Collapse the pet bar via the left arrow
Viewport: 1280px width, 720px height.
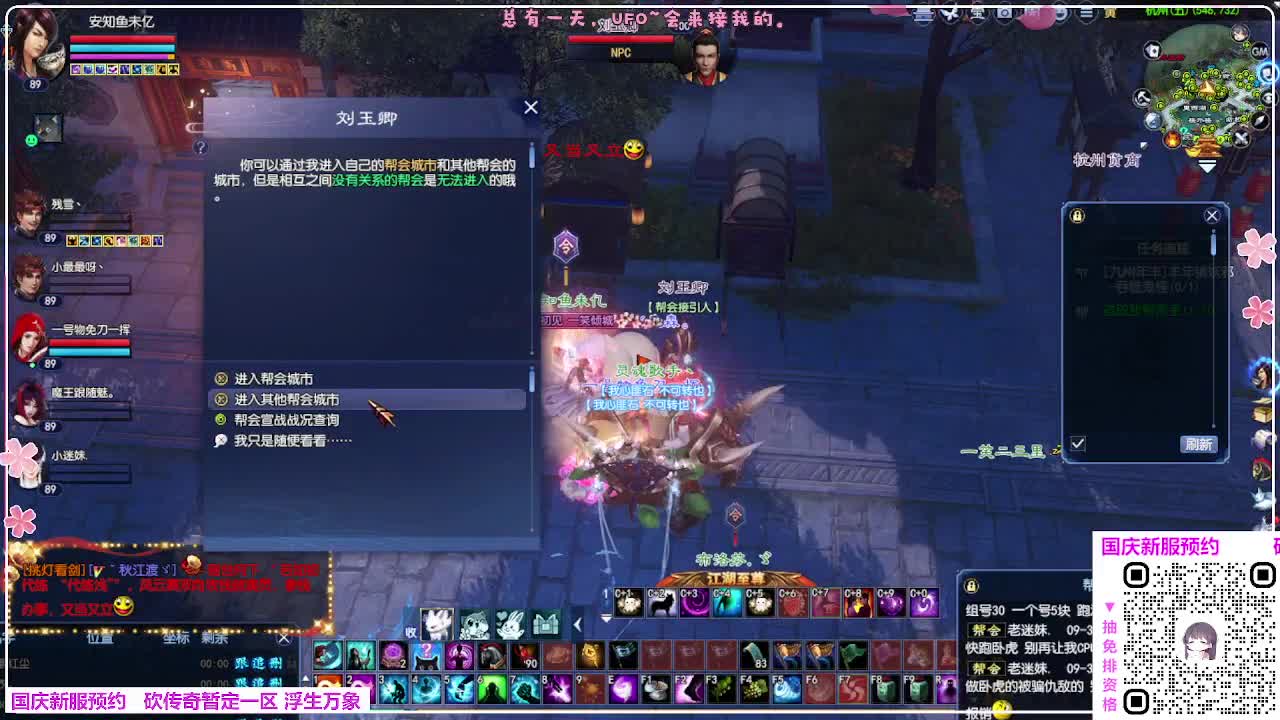click(x=577, y=625)
